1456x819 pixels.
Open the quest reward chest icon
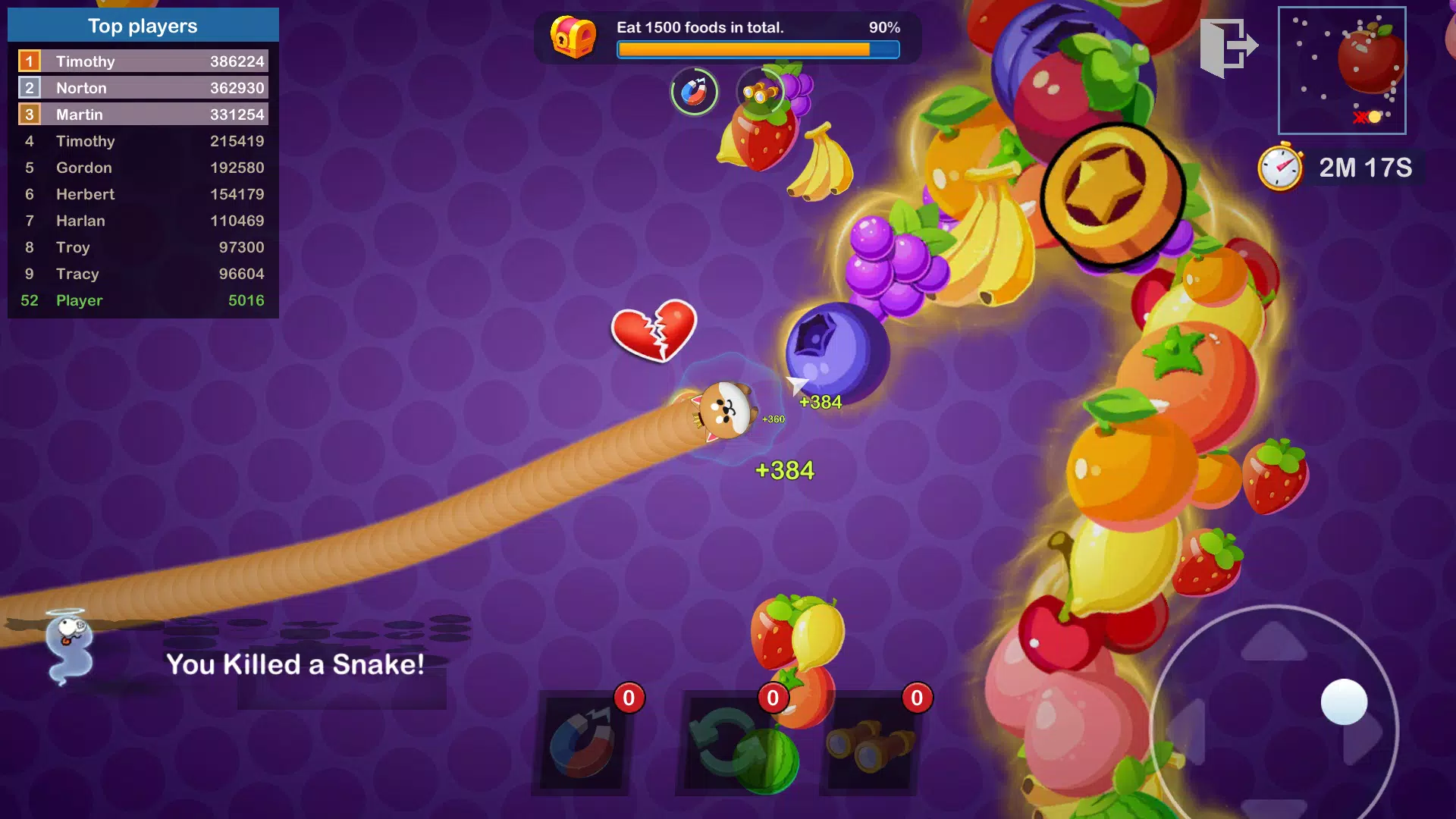pyautogui.click(x=575, y=36)
